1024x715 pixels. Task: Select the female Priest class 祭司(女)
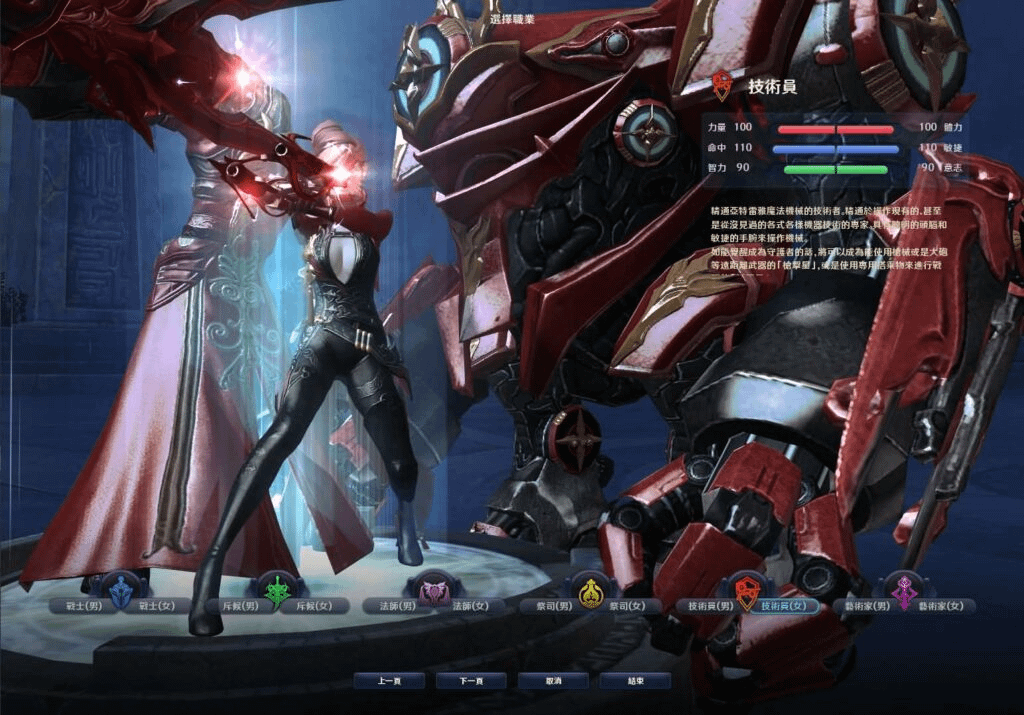click(628, 606)
